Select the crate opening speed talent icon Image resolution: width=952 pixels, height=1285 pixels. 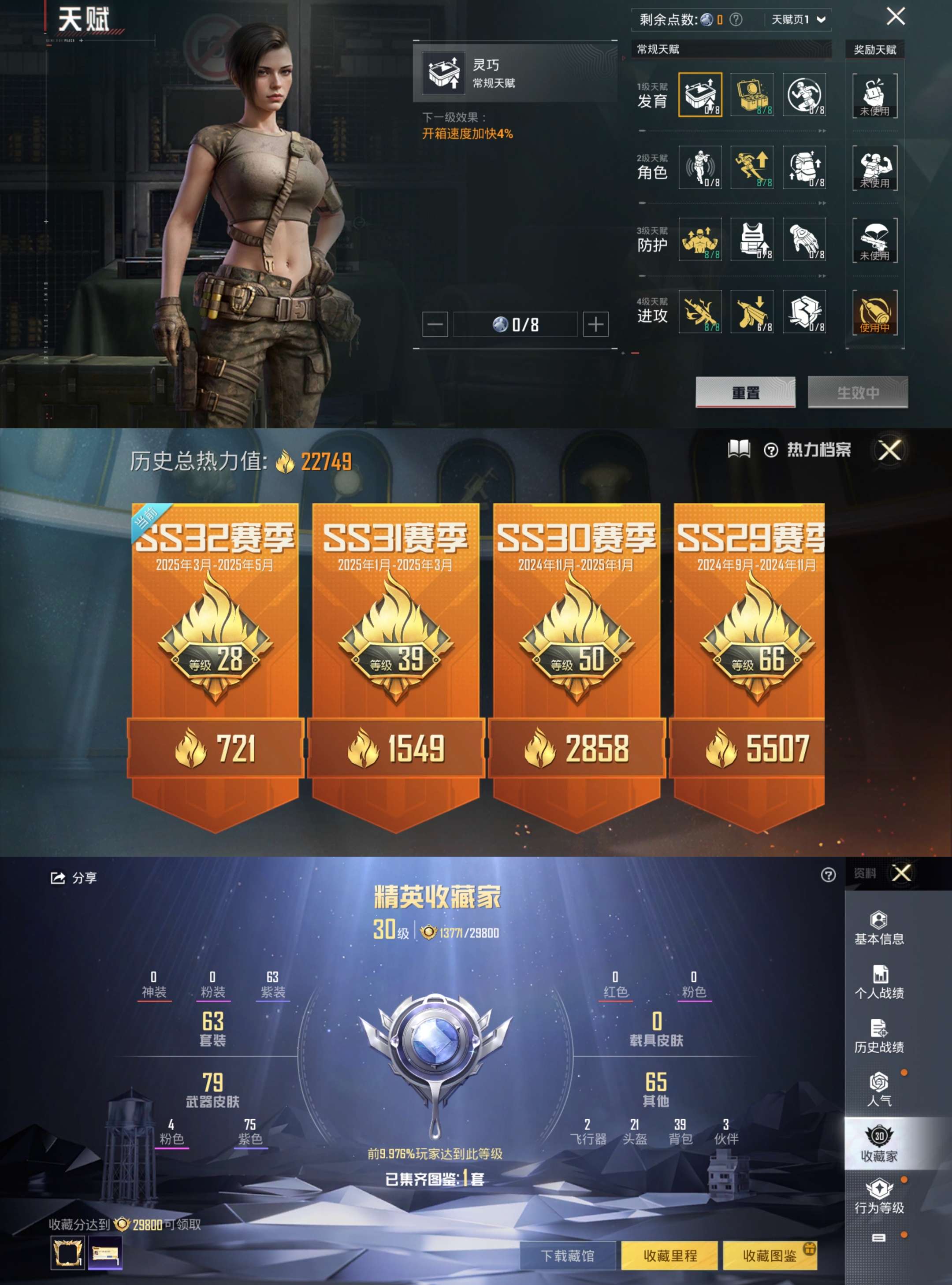coord(700,95)
